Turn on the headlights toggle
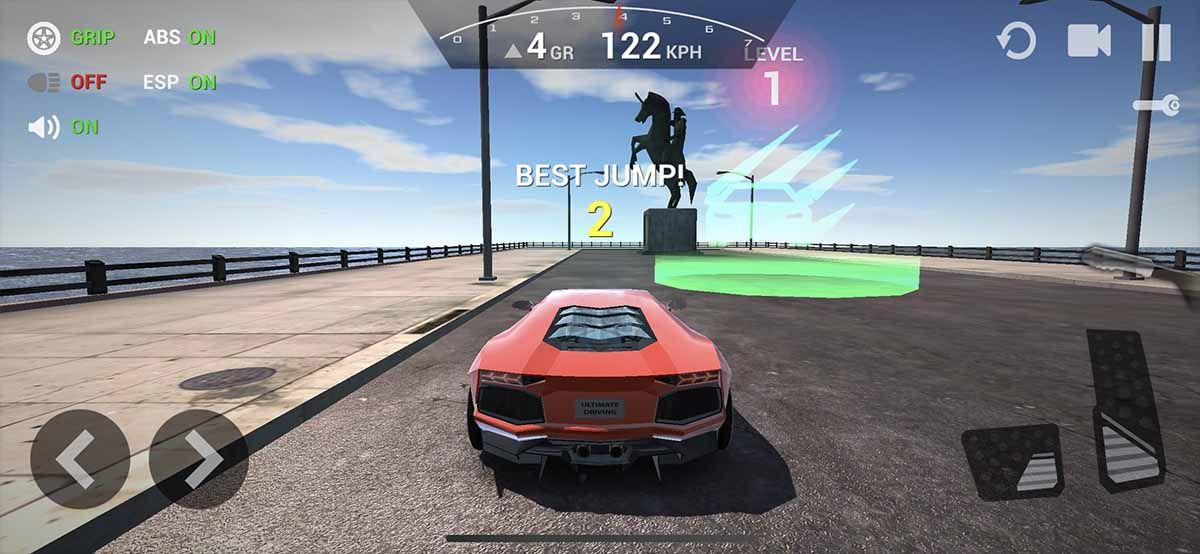The height and width of the screenshot is (554, 1200). (x=68, y=83)
